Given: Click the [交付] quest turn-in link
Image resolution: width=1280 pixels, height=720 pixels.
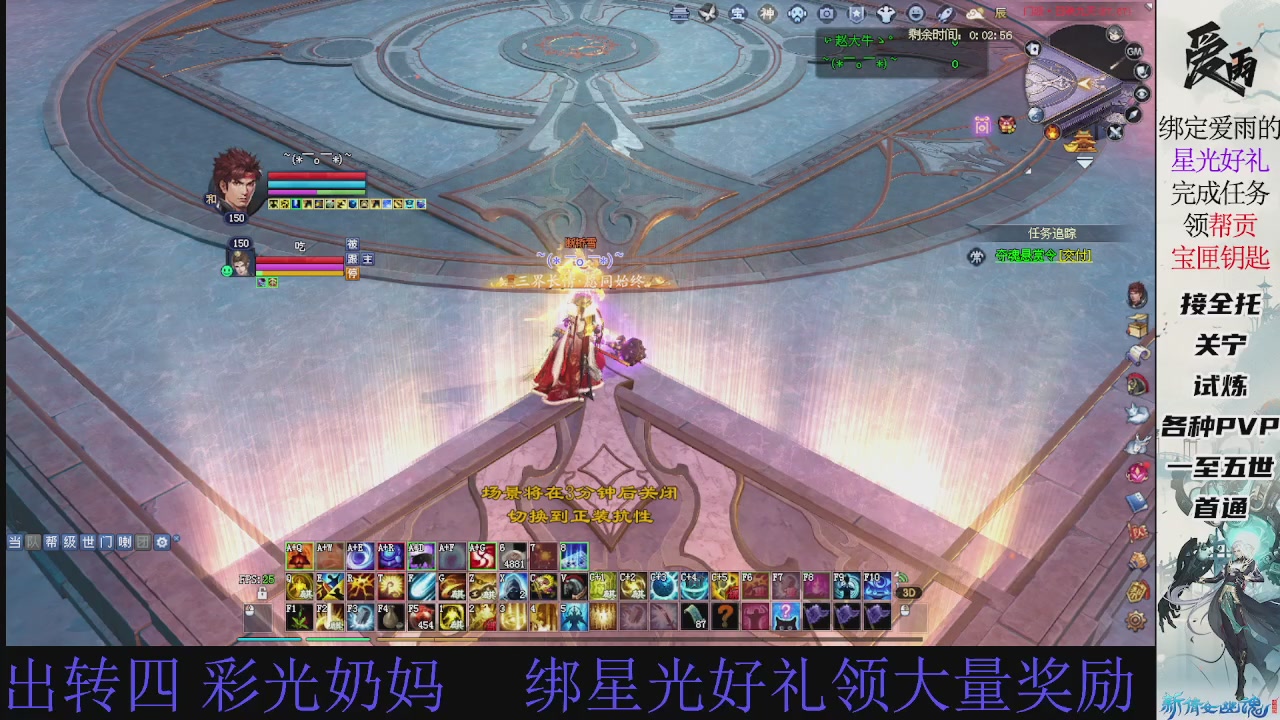Looking at the screenshot, I should [x=1075, y=255].
